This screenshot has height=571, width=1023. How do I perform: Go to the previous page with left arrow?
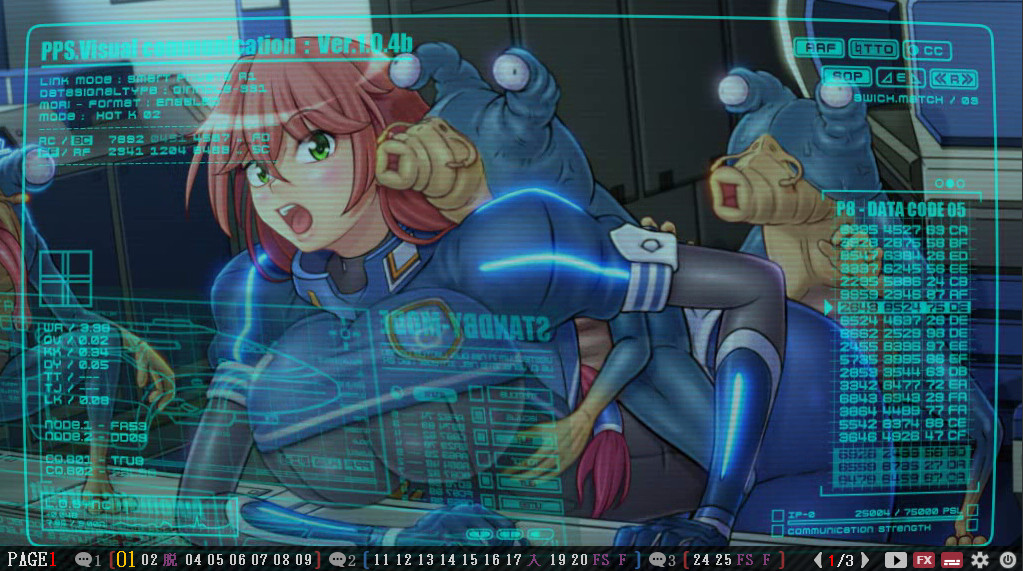[818, 560]
